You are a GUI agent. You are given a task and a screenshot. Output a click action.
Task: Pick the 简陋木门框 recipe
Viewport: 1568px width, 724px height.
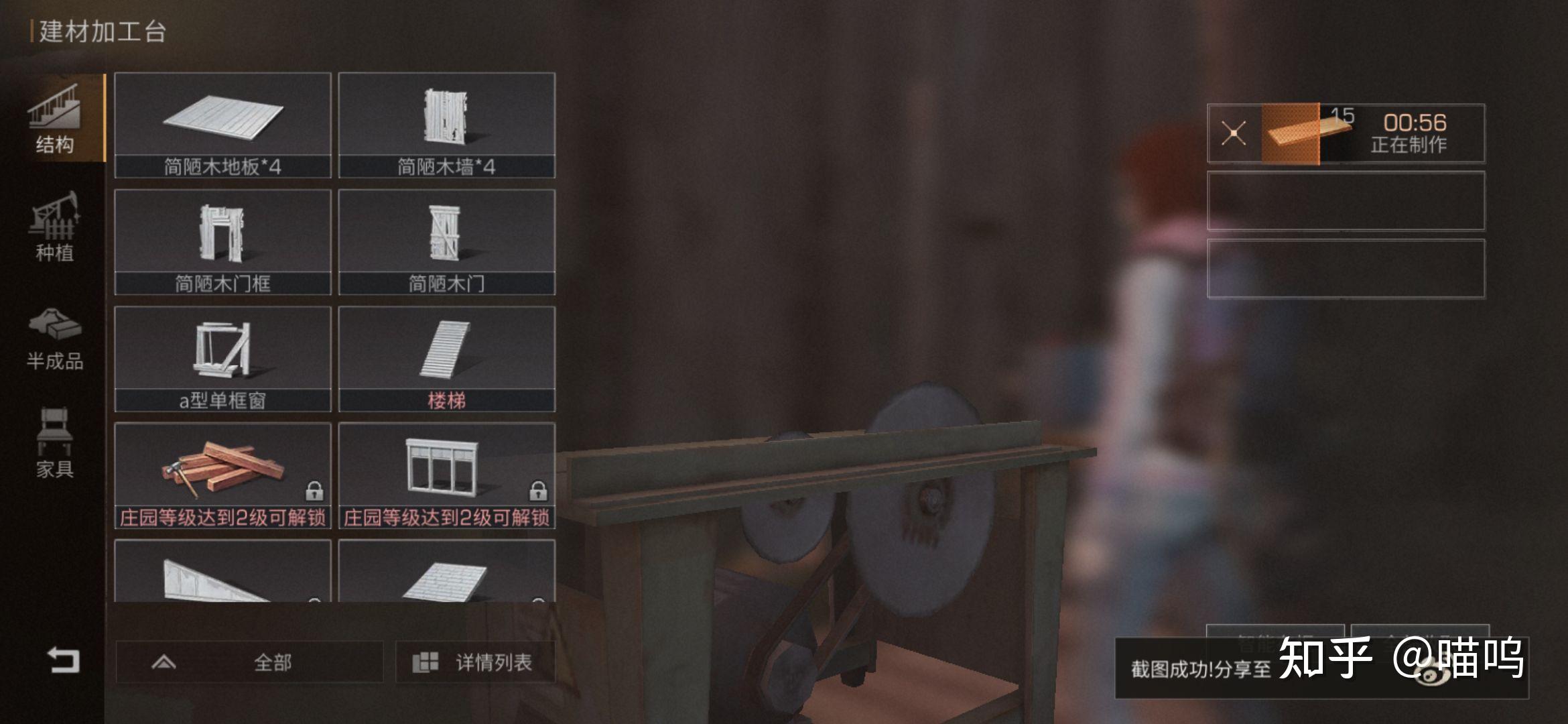coord(222,241)
